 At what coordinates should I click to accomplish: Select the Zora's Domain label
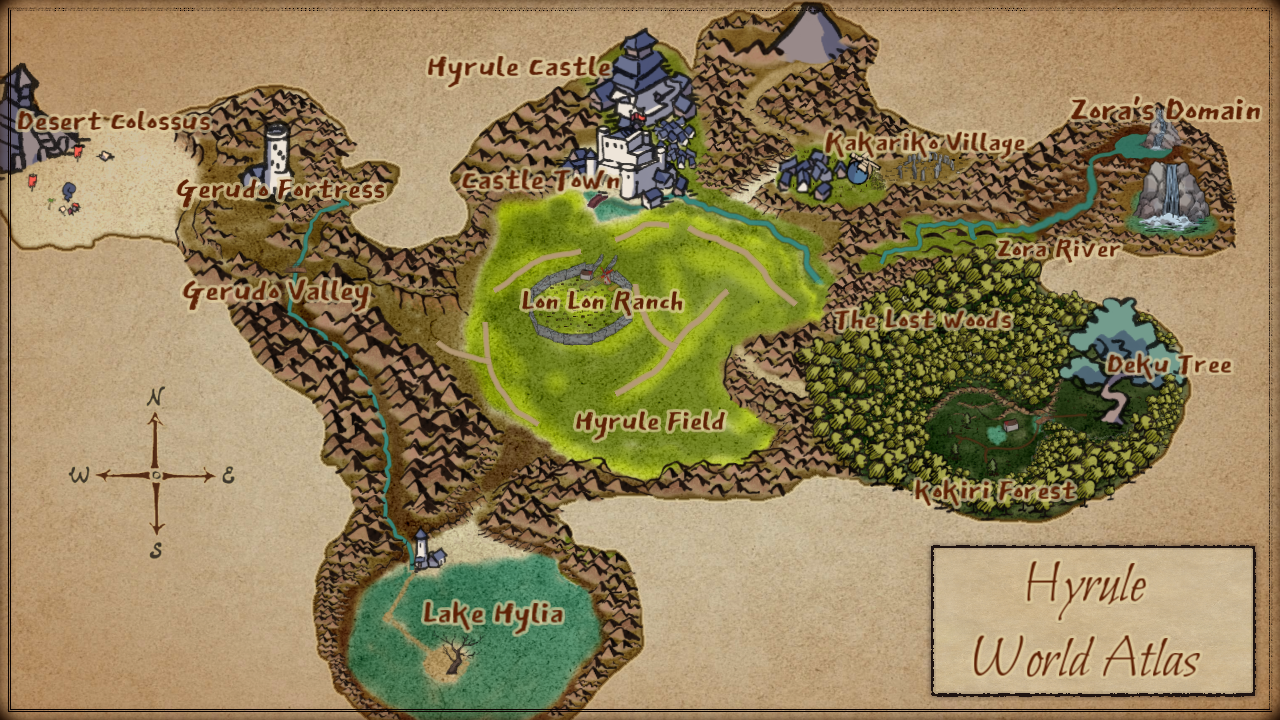[1165, 110]
